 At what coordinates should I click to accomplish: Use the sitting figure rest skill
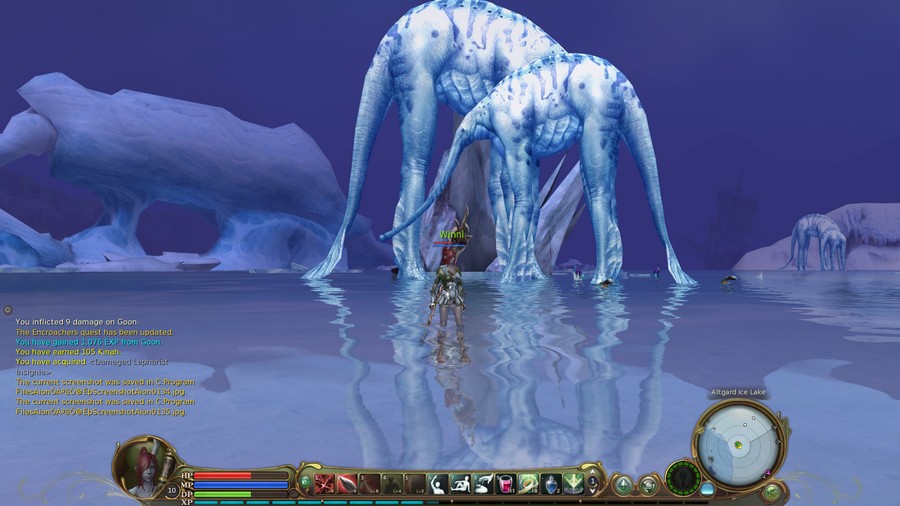[x=461, y=485]
